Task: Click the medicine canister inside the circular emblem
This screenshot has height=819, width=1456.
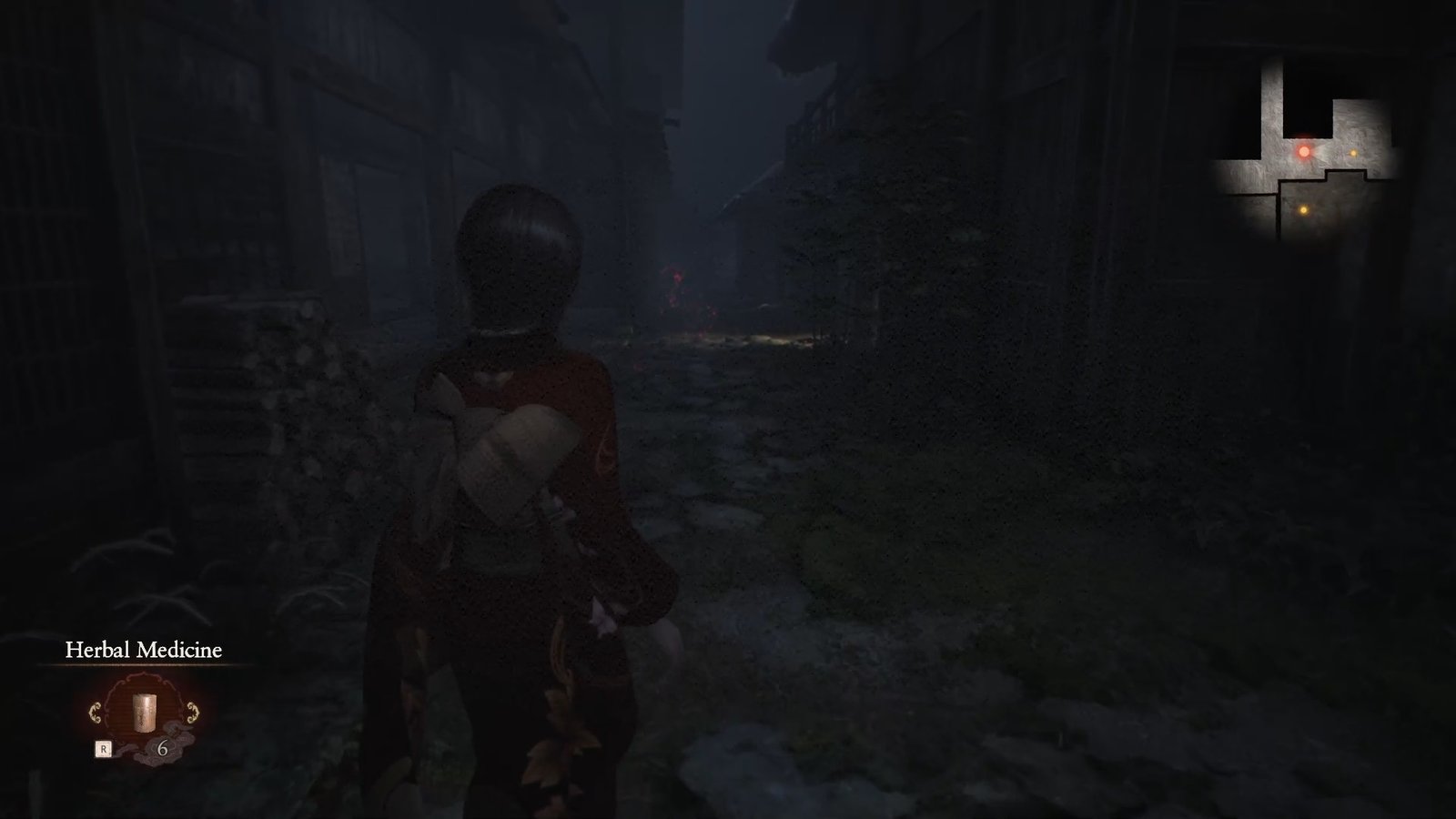Action: coord(144,712)
